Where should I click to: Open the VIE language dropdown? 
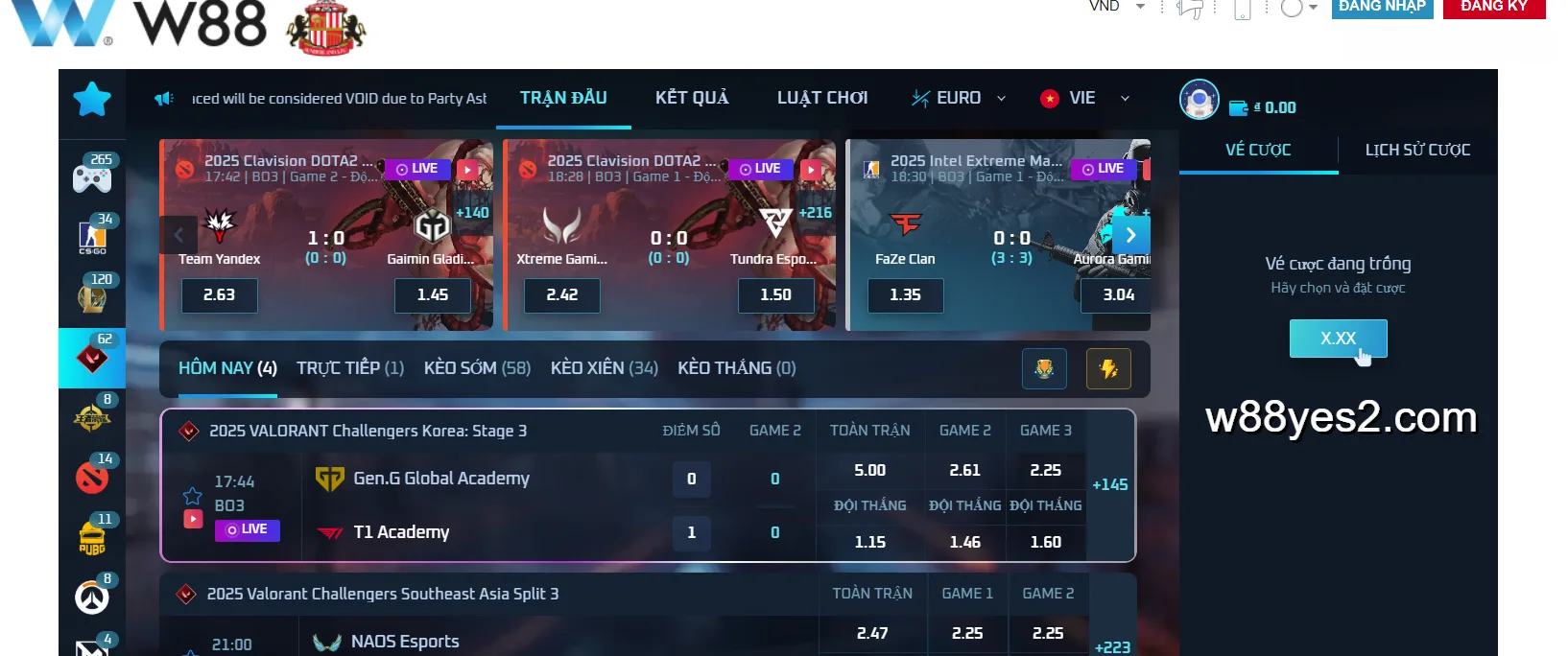point(1084,98)
